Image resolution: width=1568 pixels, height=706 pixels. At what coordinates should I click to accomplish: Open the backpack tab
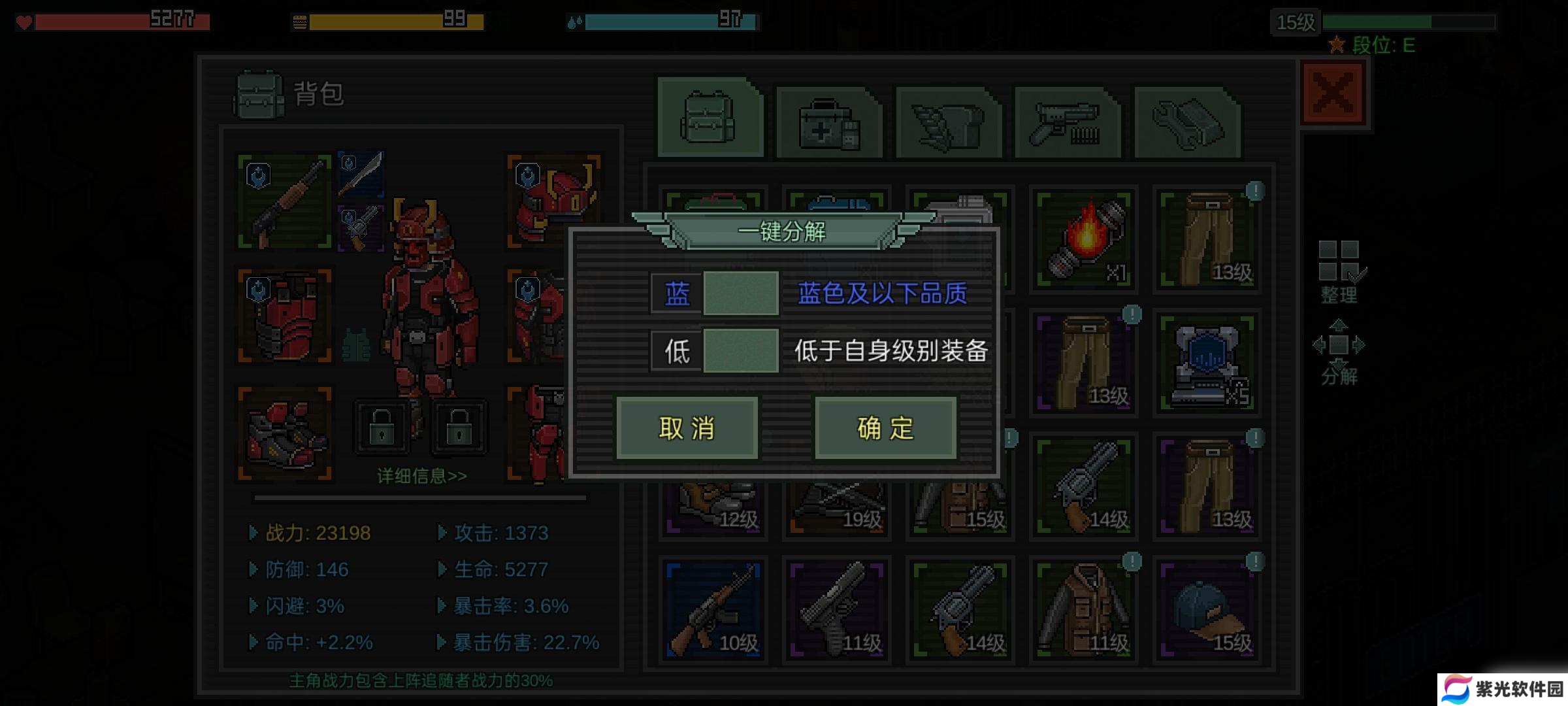709,118
